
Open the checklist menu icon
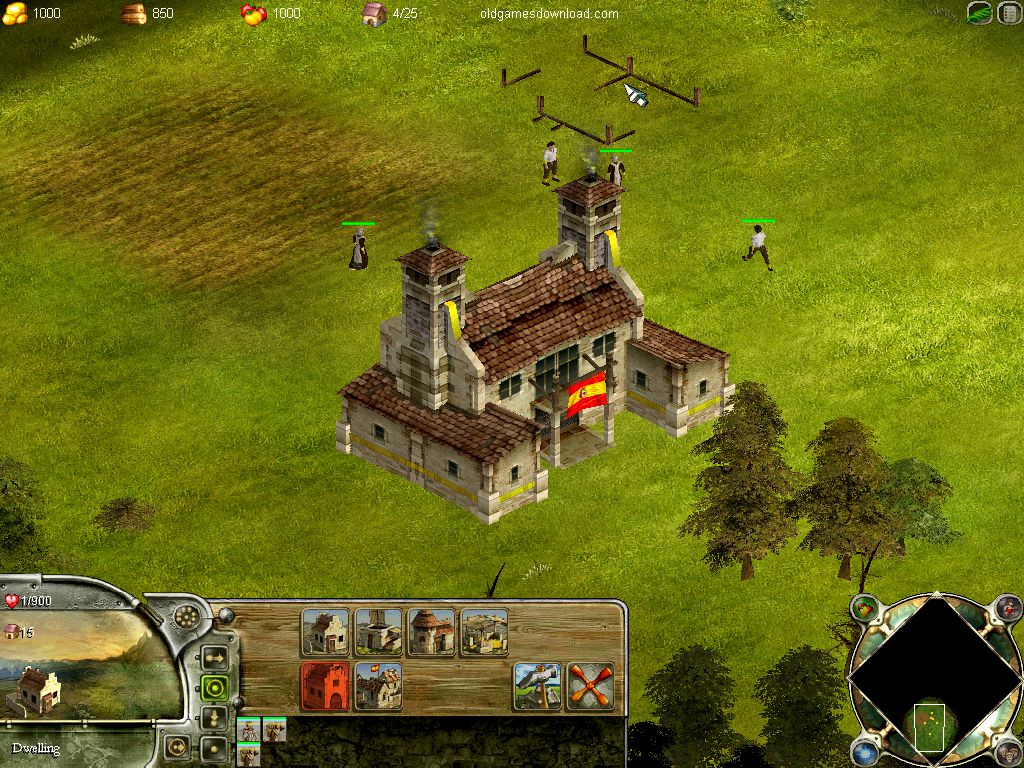click(x=1008, y=14)
